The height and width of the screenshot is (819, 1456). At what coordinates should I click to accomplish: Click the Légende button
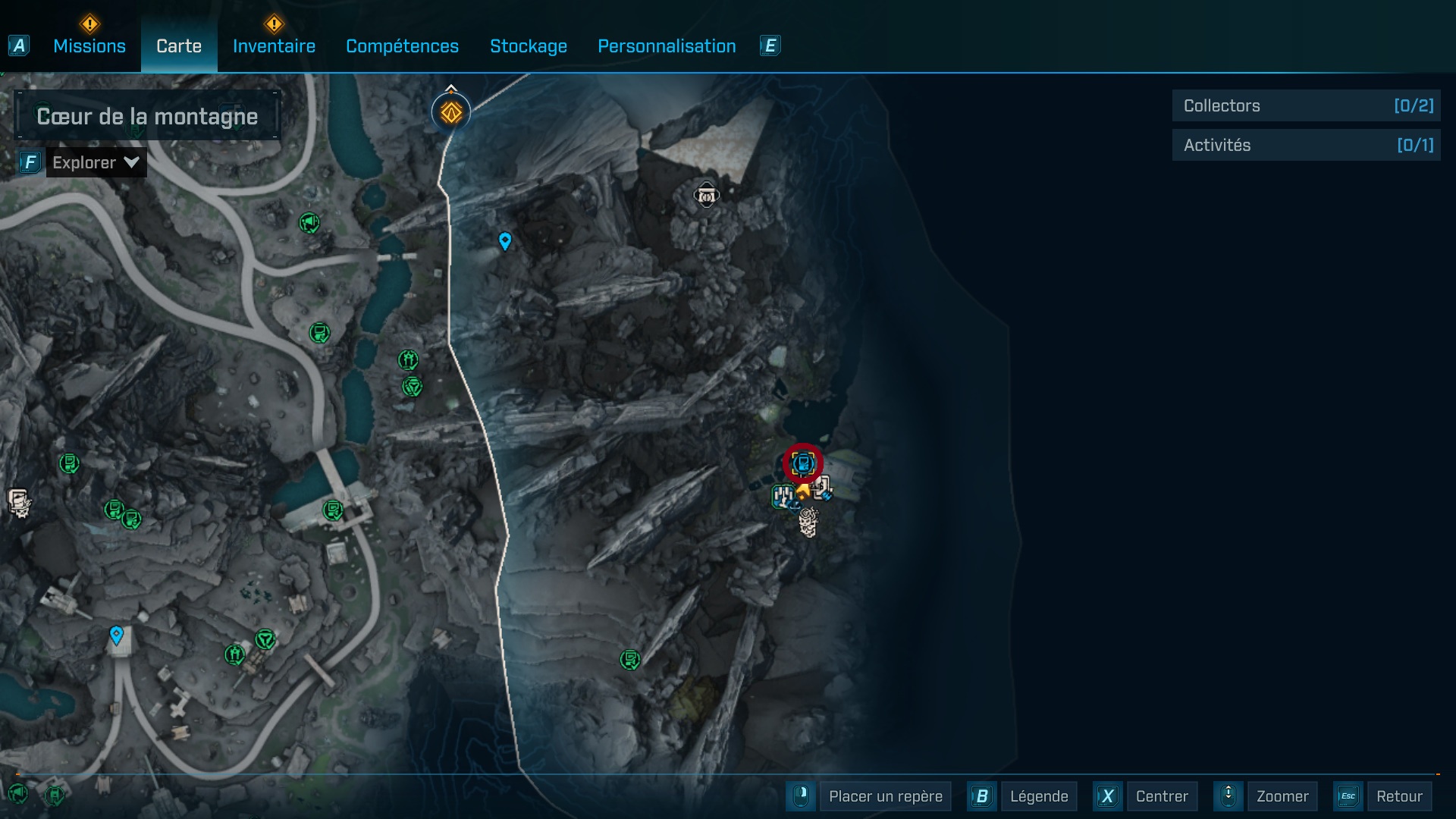(1038, 796)
